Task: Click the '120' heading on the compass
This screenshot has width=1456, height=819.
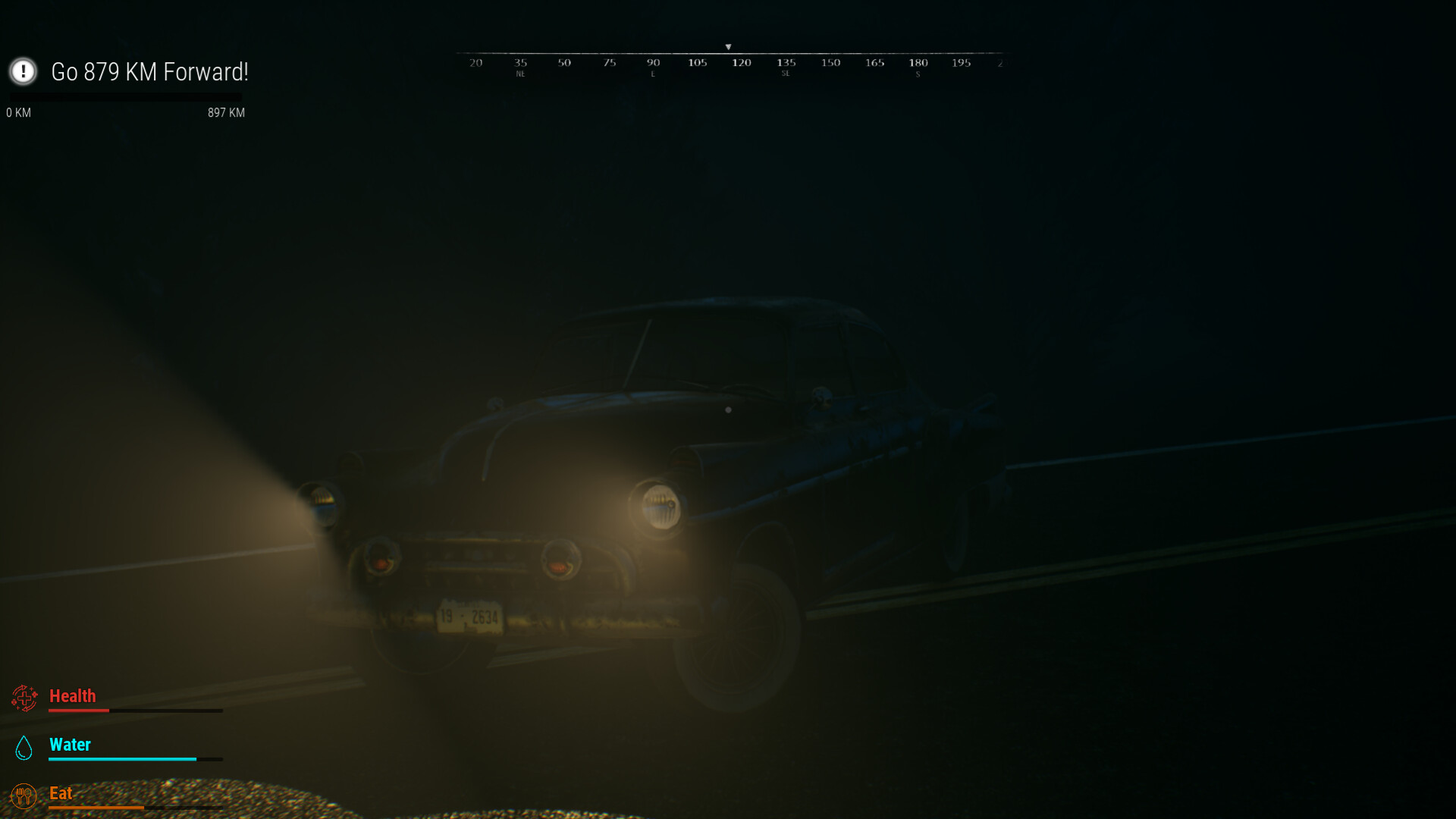Action: (741, 63)
